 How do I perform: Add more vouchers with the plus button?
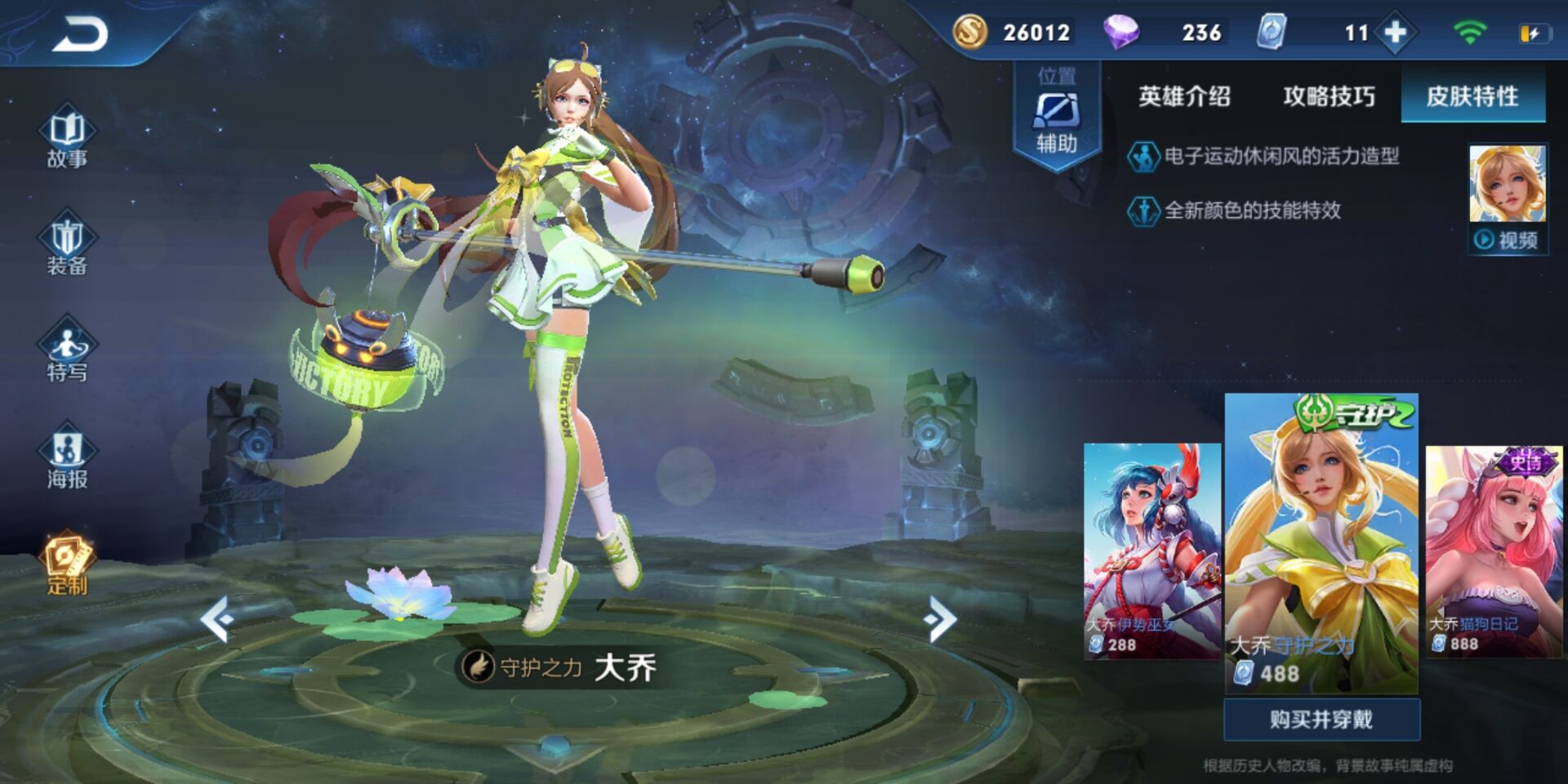click(x=1396, y=33)
